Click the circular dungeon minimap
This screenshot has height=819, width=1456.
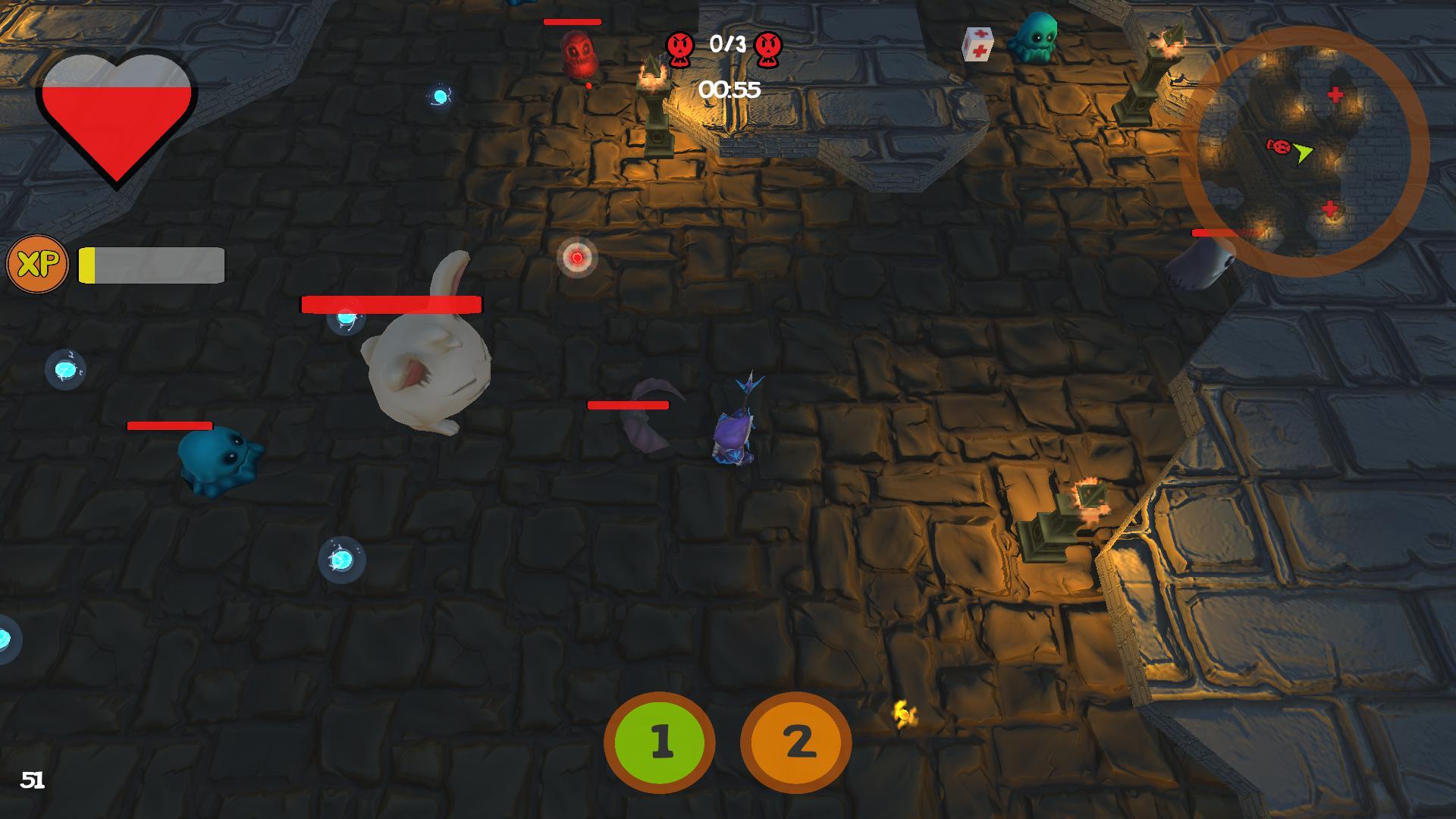point(1304,151)
